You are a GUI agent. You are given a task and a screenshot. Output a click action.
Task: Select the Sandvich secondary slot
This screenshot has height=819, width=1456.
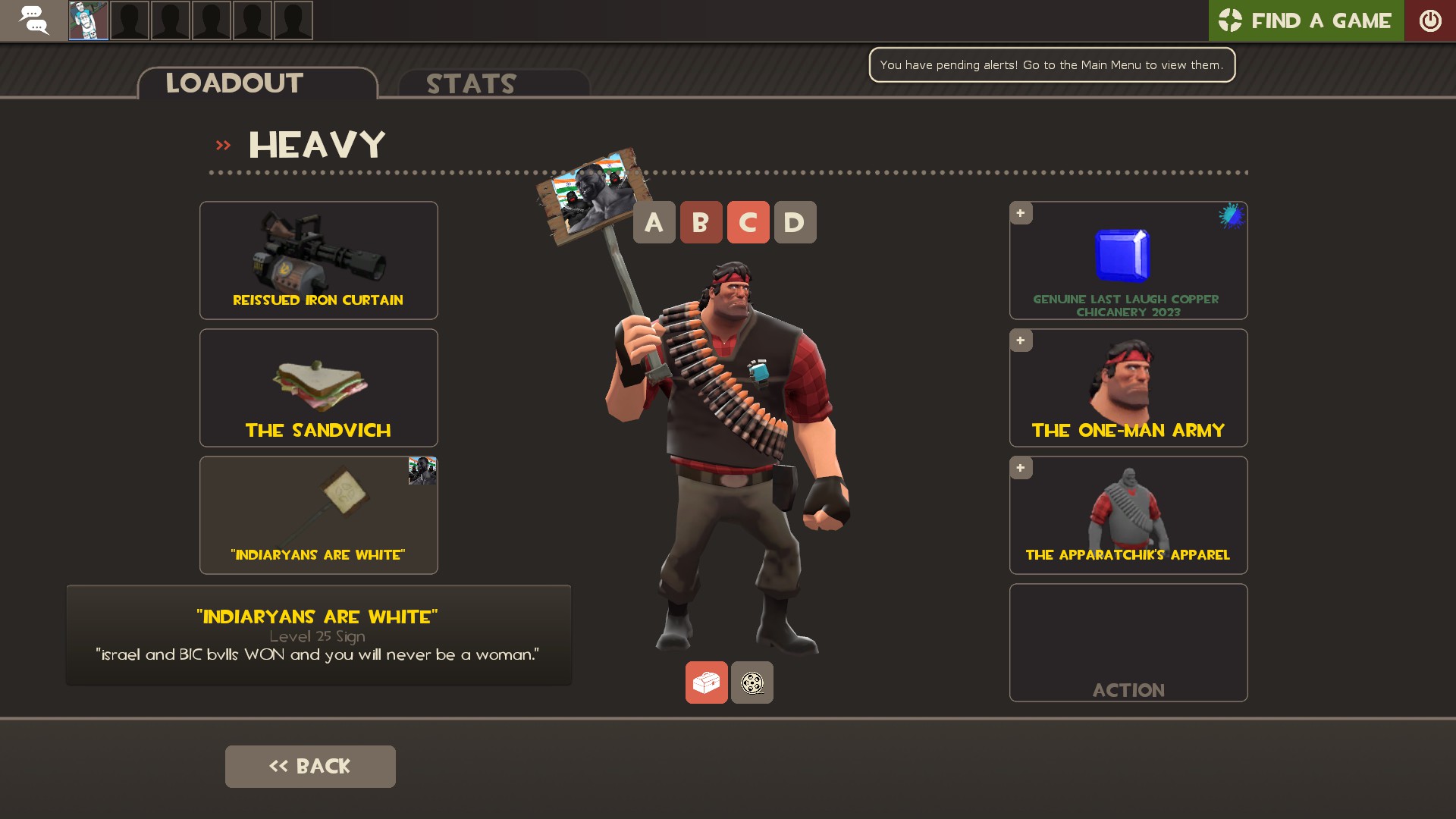318,388
